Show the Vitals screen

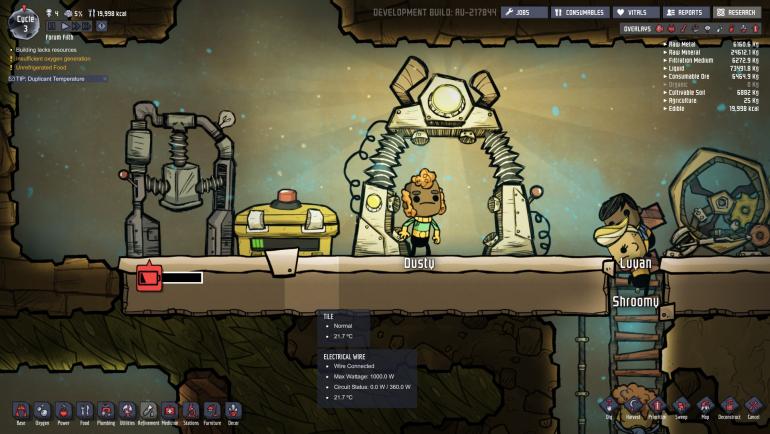tap(634, 13)
